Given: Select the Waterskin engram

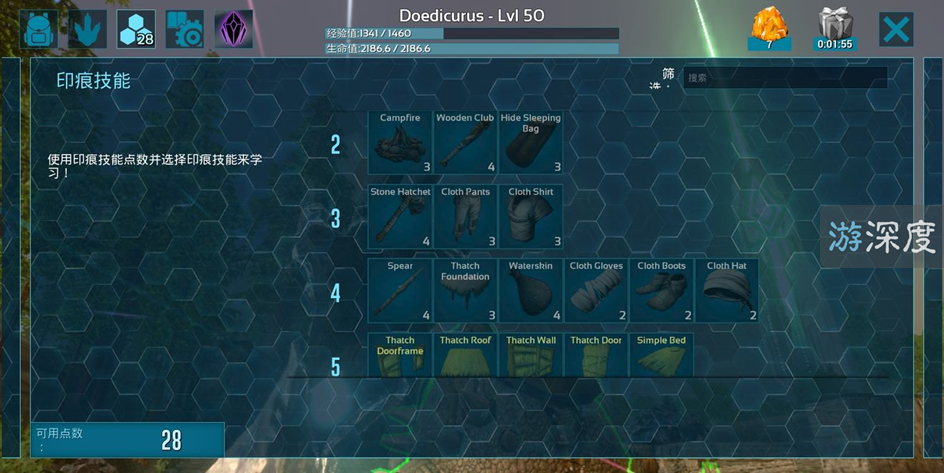Looking at the screenshot, I should (x=531, y=291).
